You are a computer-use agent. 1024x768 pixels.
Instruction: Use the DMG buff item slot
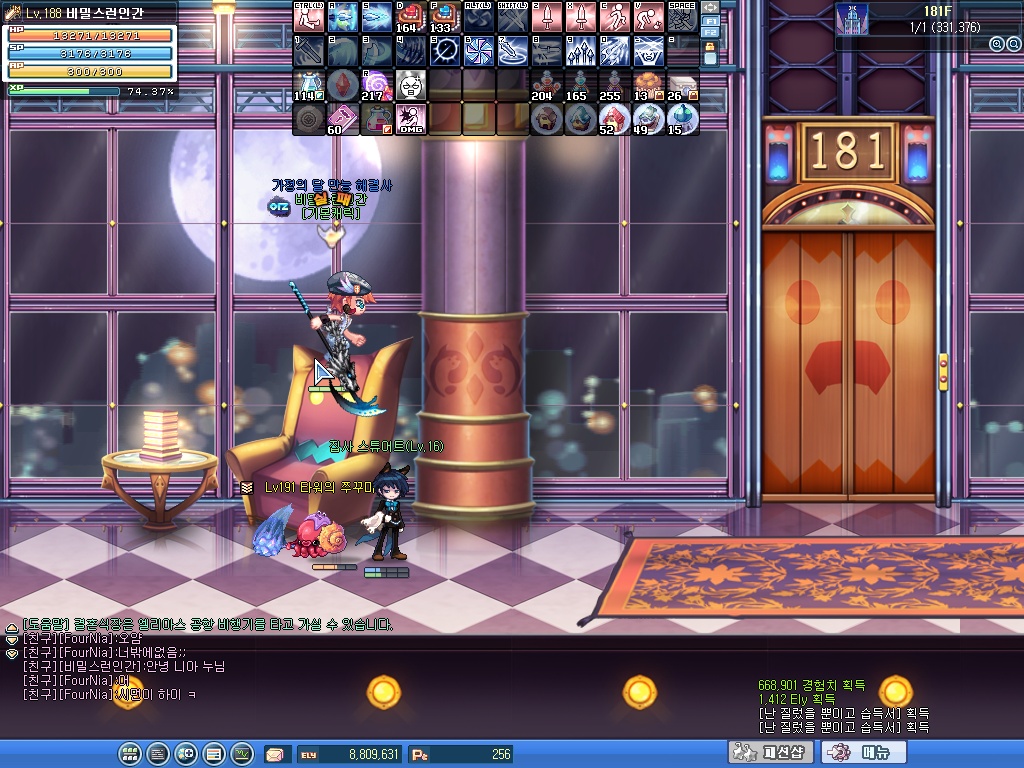tap(410, 119)
